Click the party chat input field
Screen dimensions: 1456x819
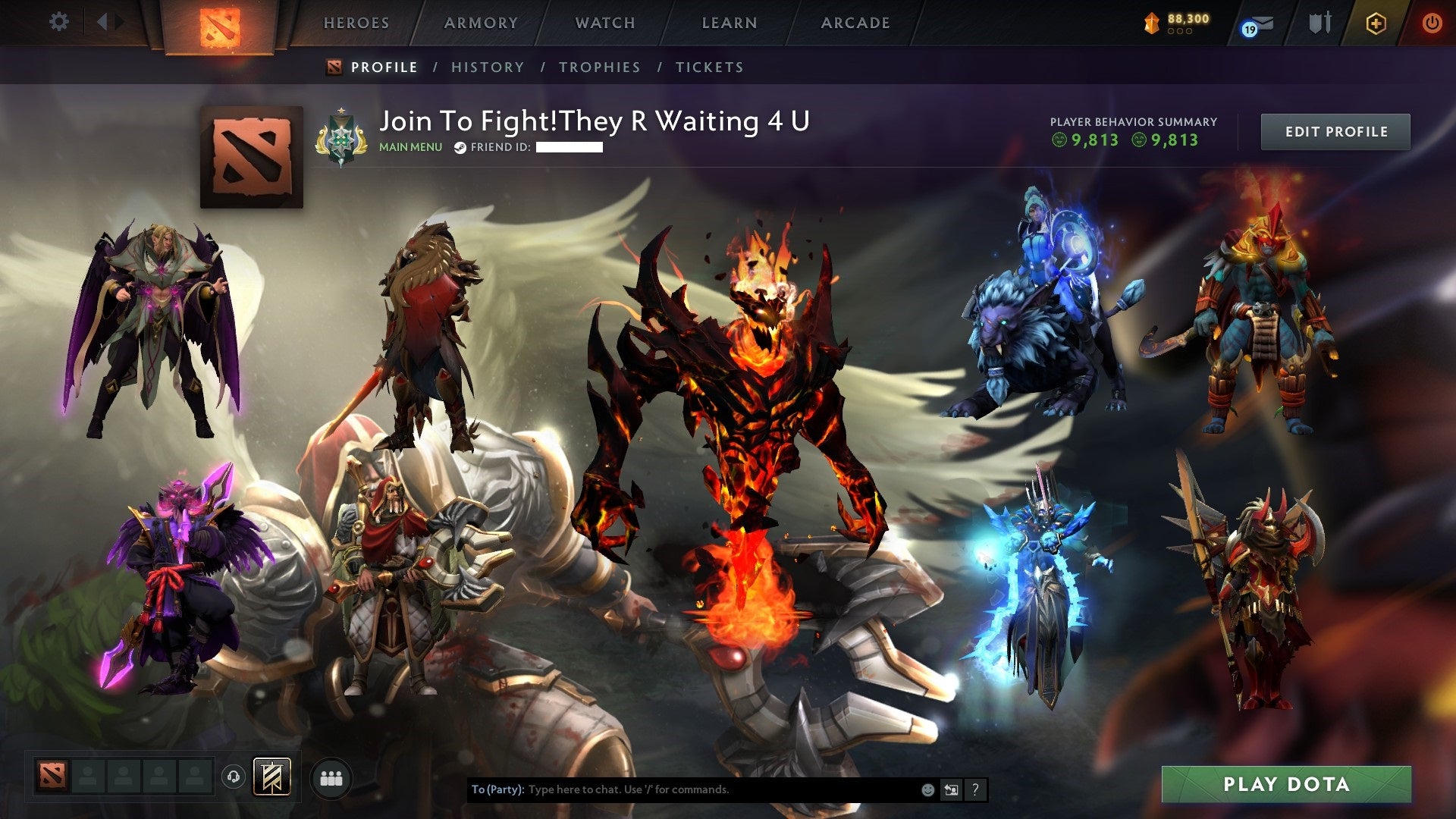click(x=682, y=789)
